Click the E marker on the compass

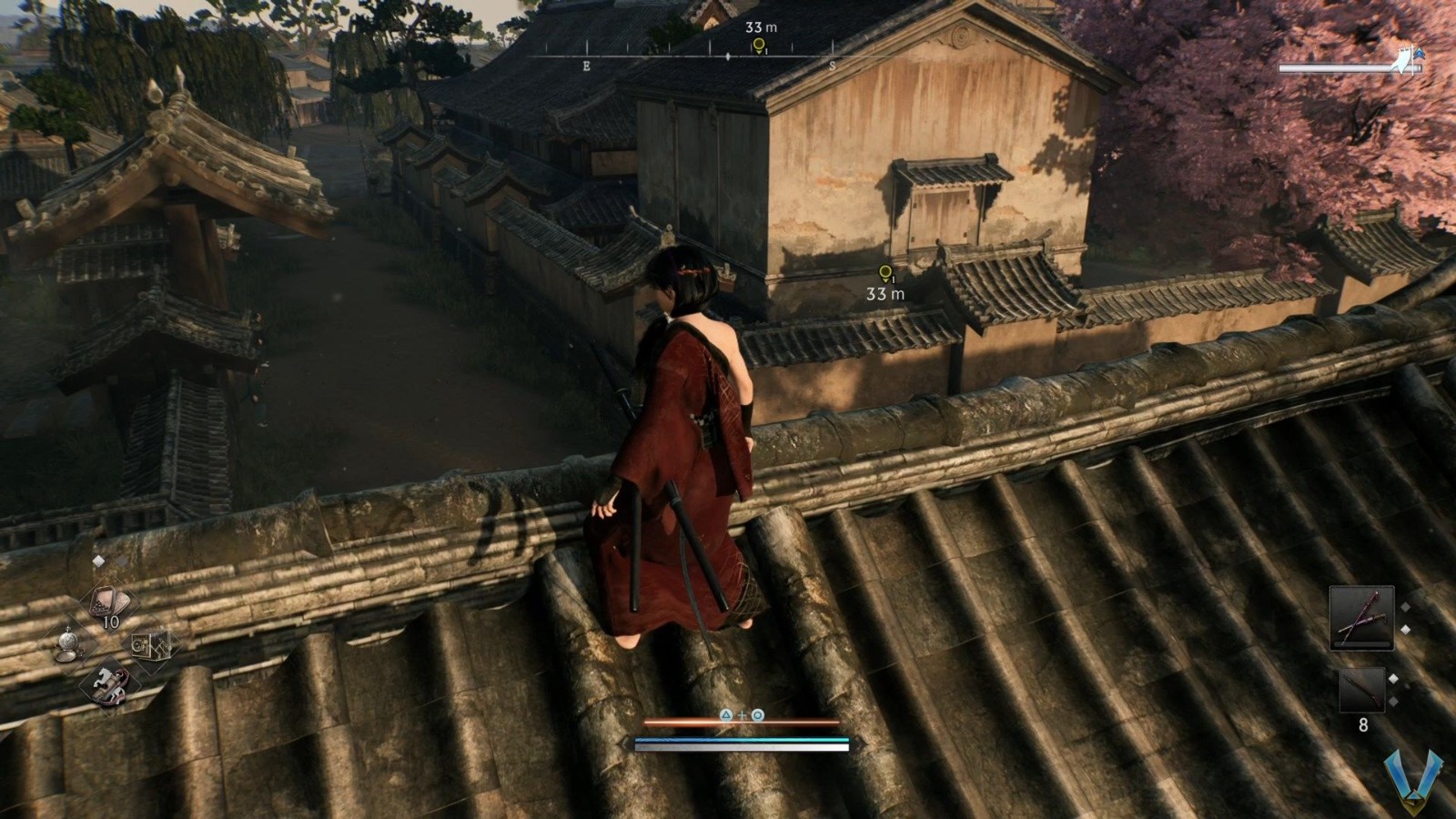tap(585, 66)
